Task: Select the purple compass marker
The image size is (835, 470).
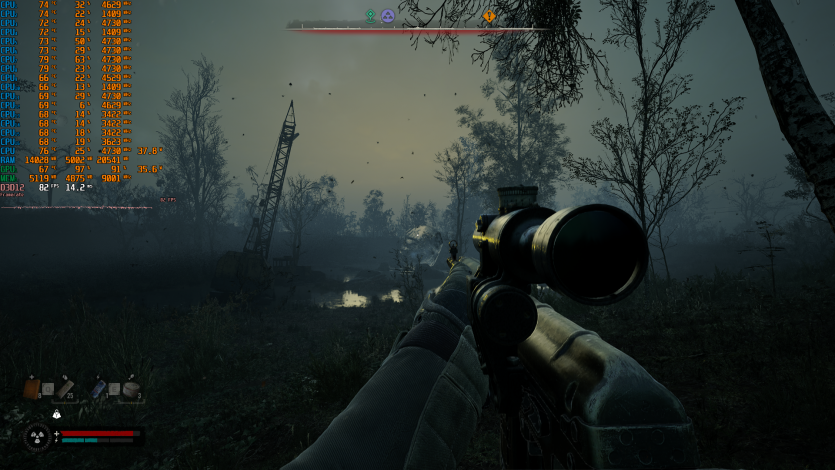Action: click(x=387, y=16)
